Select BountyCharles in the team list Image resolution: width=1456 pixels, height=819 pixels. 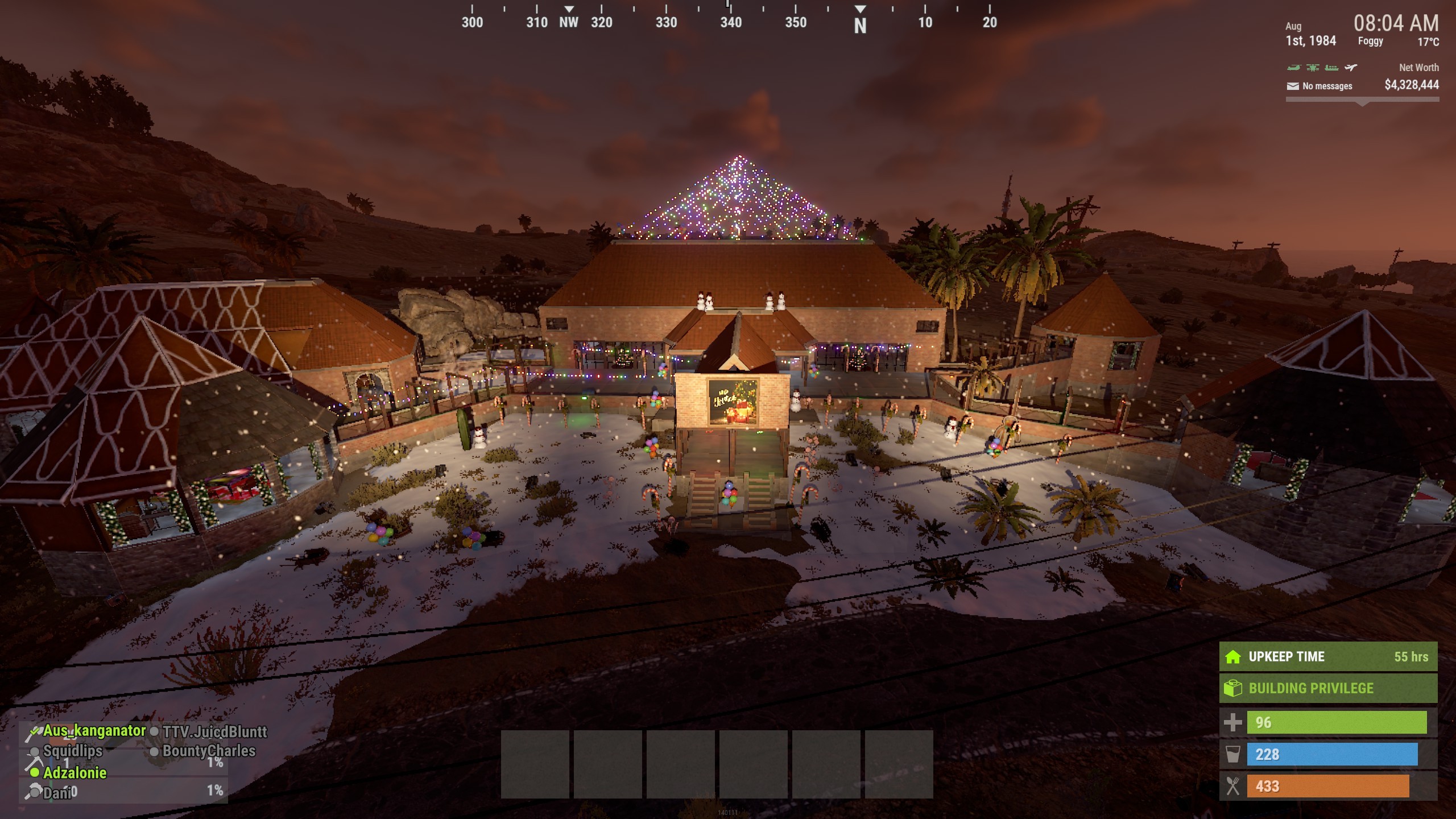209,751
